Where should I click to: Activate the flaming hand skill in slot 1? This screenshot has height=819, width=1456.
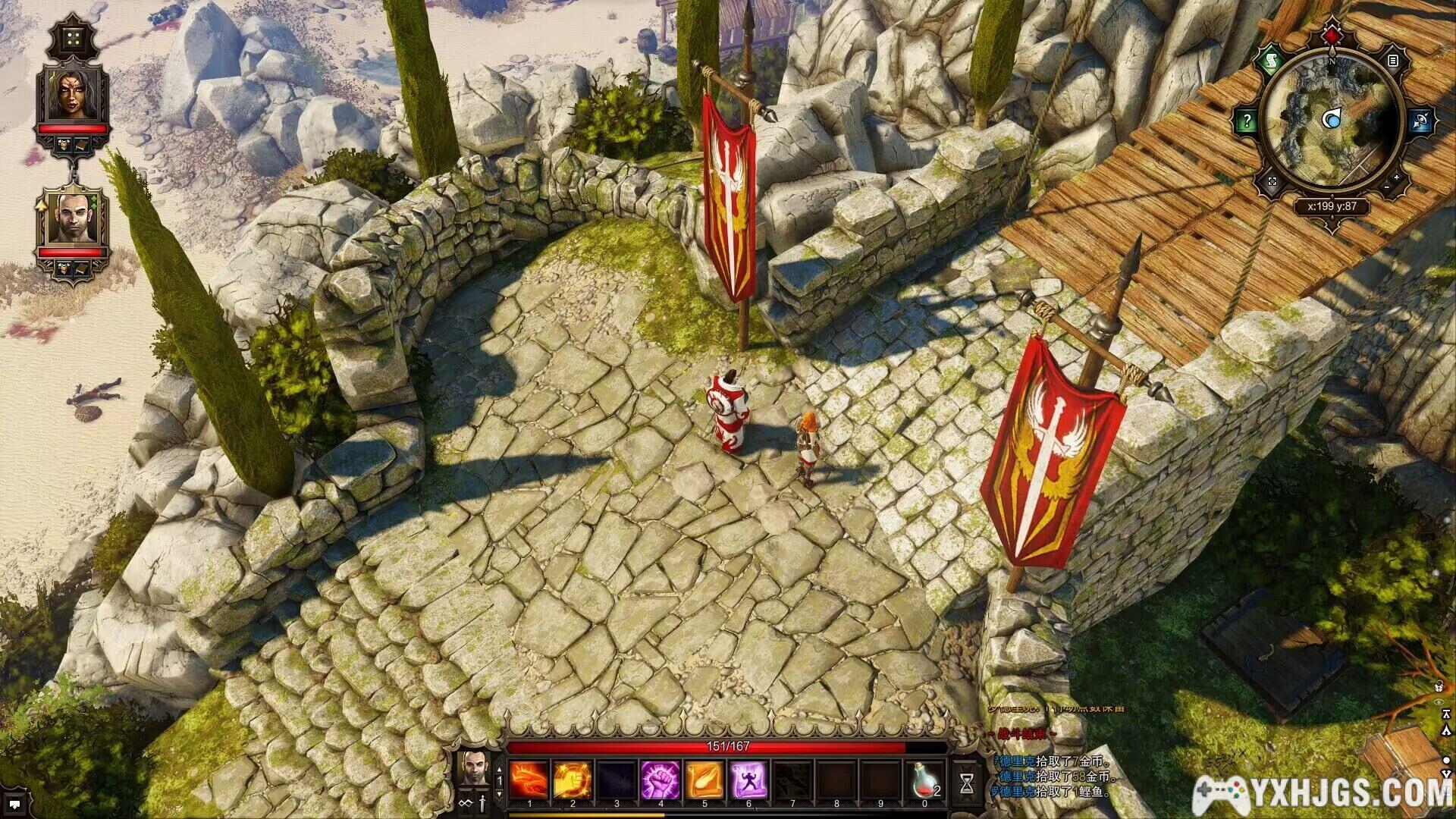point(529,780)
